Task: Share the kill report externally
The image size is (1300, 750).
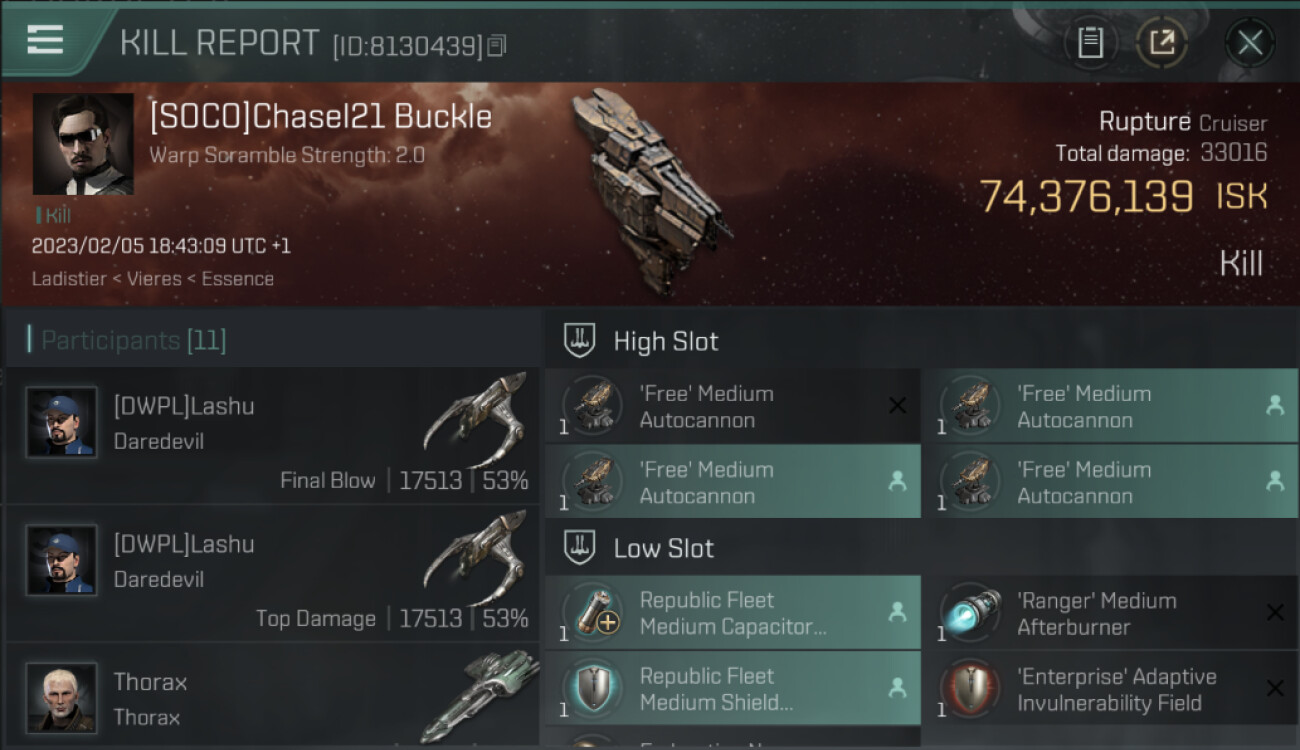Action: pyautogui.click(x=1161, y=43)
